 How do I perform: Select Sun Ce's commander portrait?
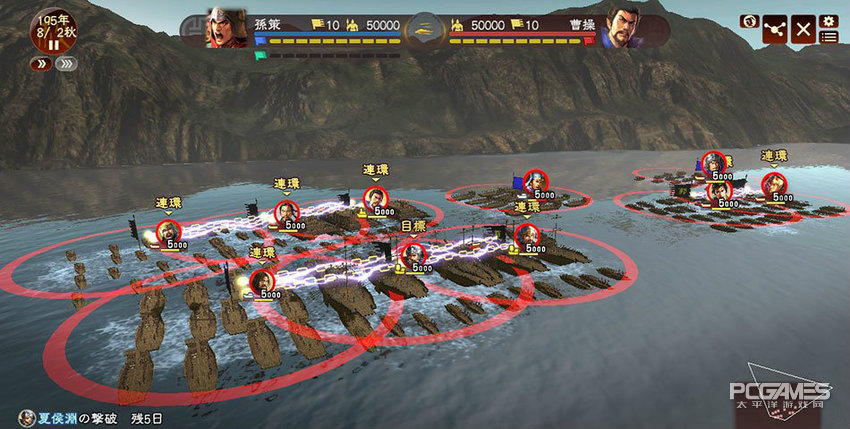(227, 29)
